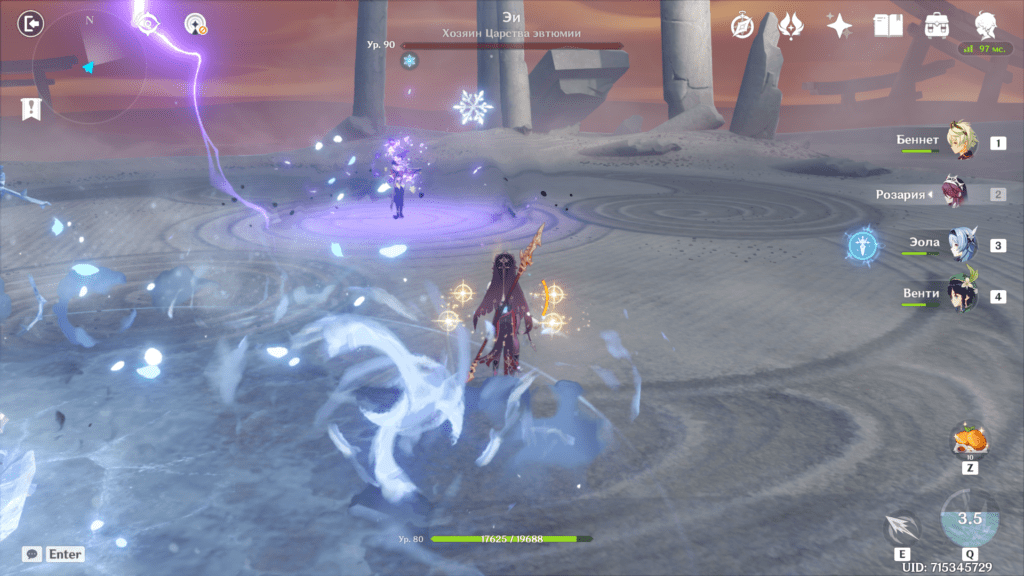Switch to party member Эола
1024x576 pixels.
point(962,245)
